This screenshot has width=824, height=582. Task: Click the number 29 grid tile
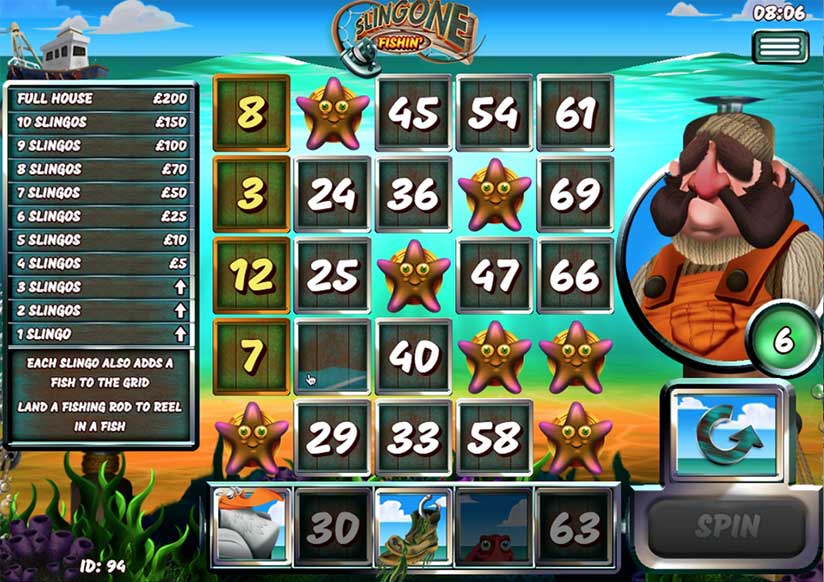332,438
